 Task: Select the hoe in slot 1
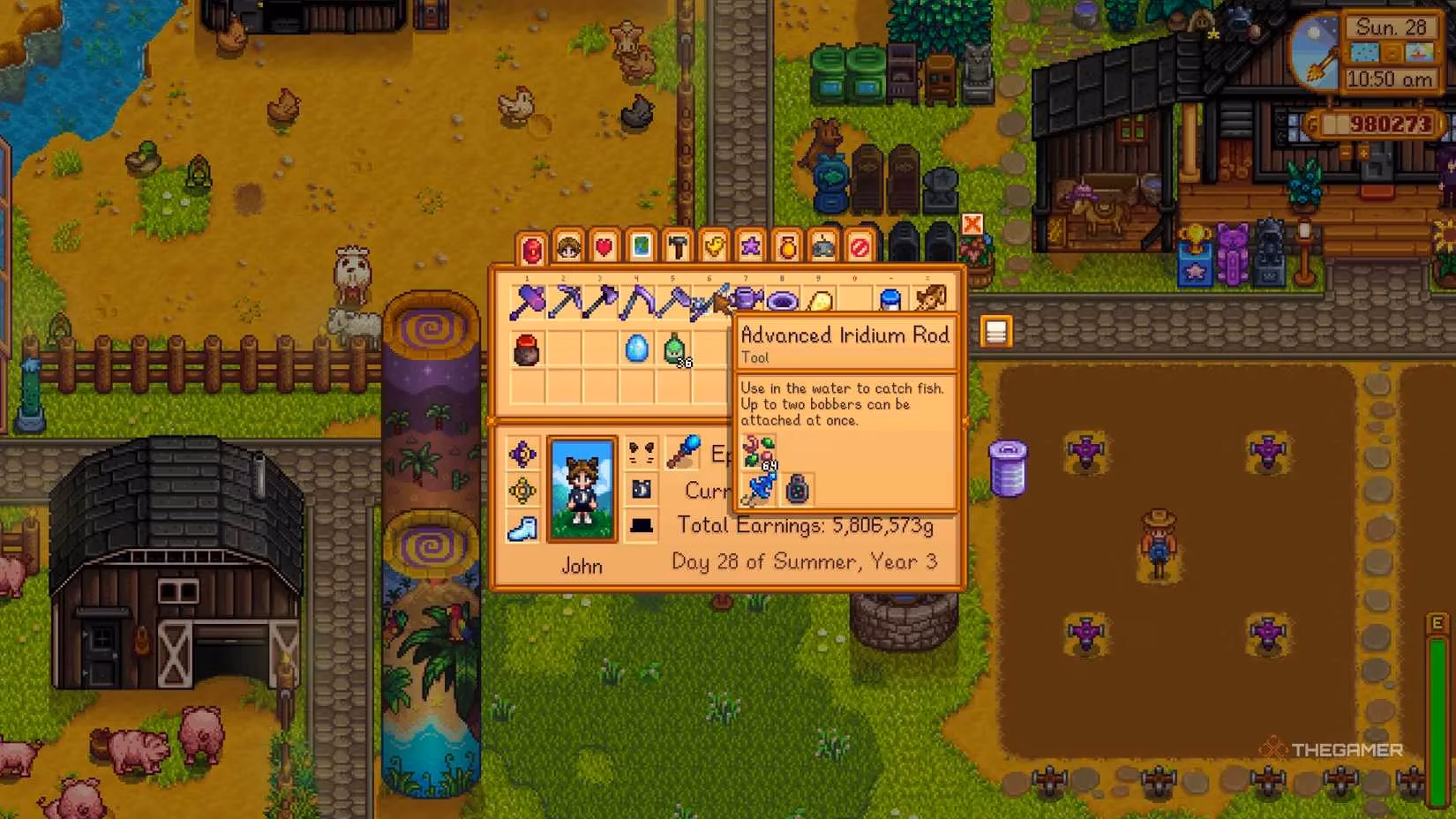click(x=528, y=300)
